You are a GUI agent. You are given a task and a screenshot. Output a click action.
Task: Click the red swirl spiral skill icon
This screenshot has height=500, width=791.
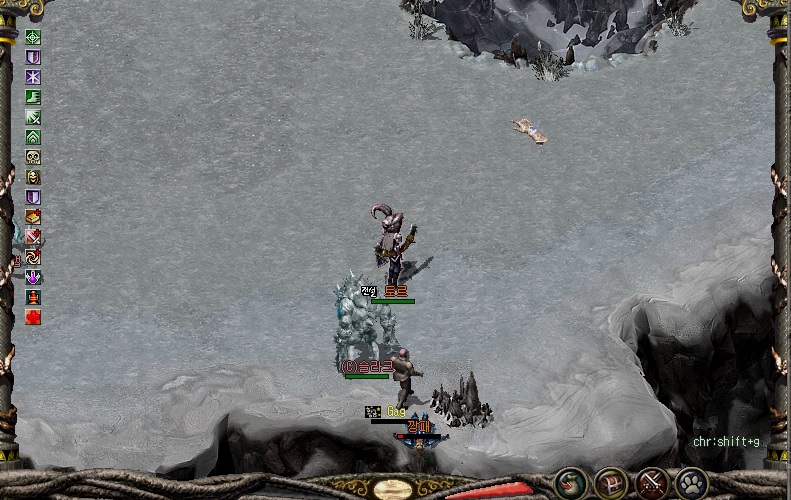(33, 257)
